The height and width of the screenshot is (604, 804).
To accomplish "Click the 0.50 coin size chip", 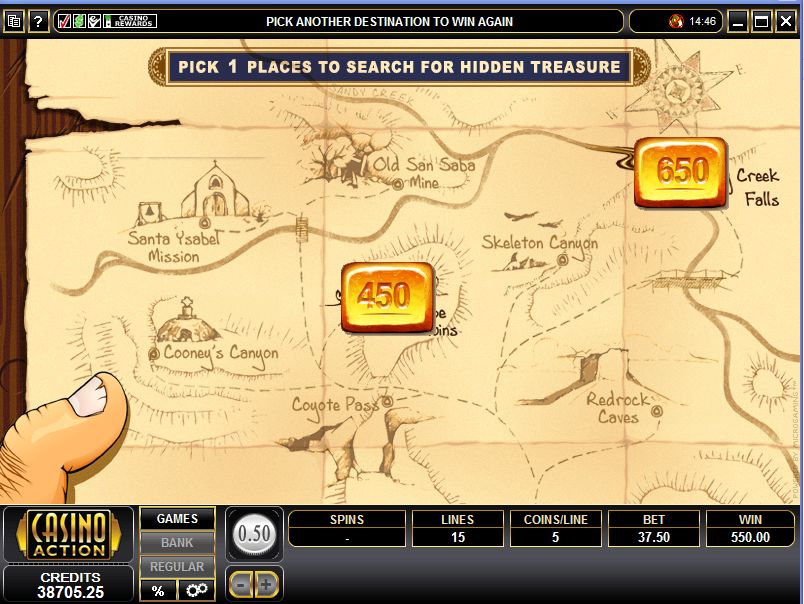I will click(x=255, y=534).
